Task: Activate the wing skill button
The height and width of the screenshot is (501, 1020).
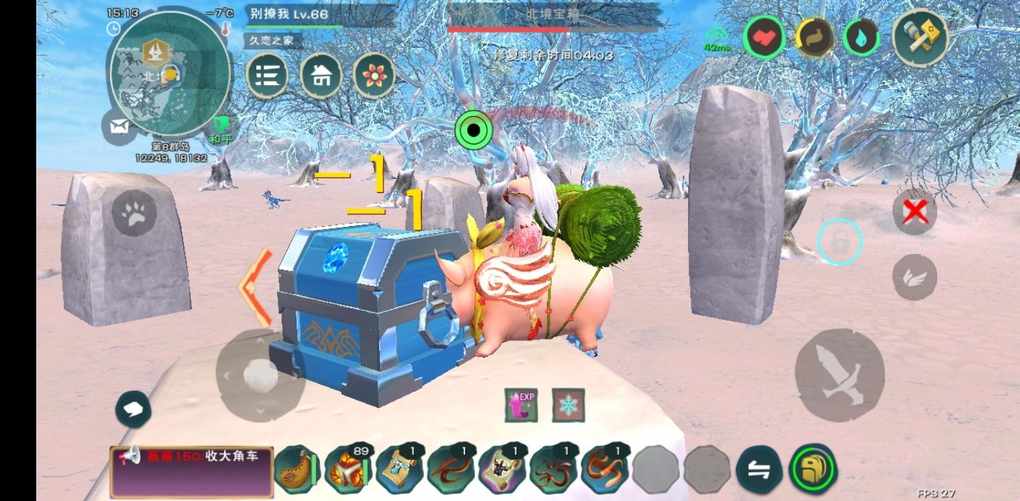Action: pos(914,277)
